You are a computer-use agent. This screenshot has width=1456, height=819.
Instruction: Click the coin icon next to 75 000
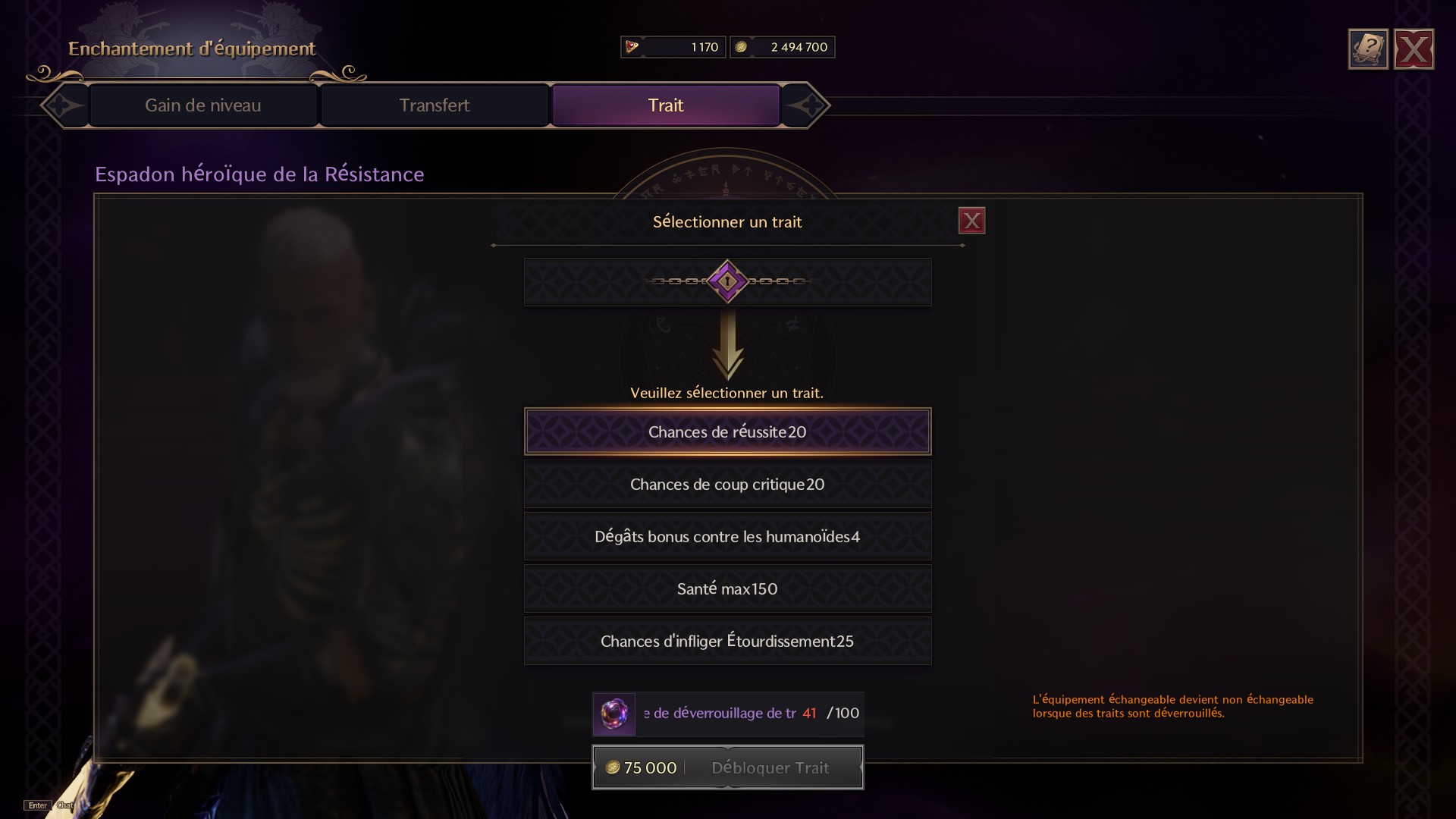(x=613, y=767)
